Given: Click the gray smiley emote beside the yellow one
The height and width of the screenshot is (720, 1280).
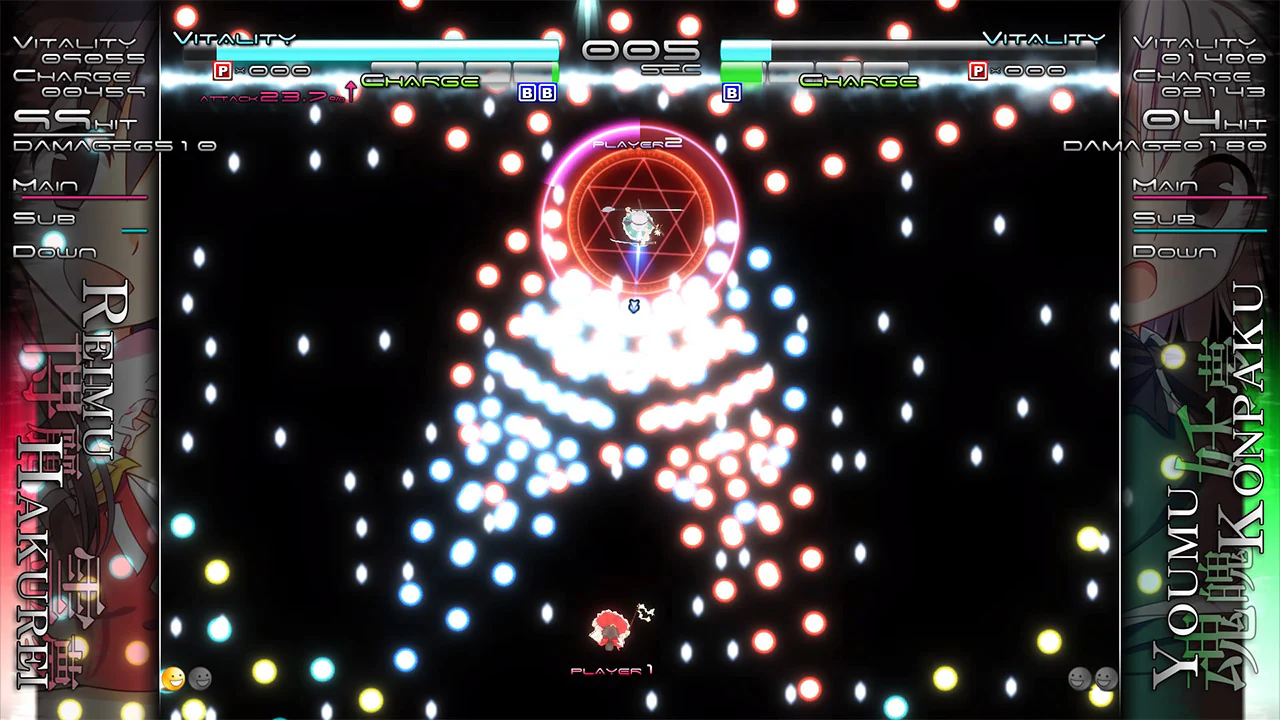Looking at the screenshot, I should pyautogui.click(x=200, y=679).
